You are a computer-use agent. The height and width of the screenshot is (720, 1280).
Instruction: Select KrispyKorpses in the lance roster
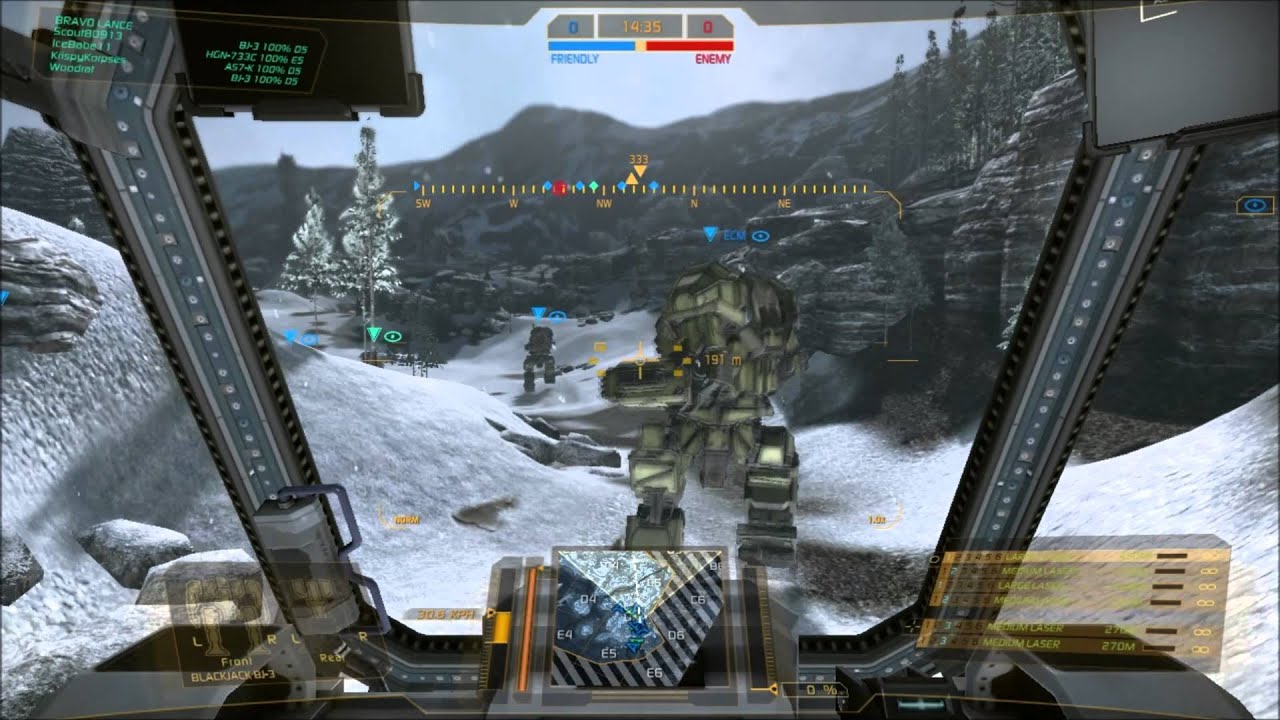point(88,58)
